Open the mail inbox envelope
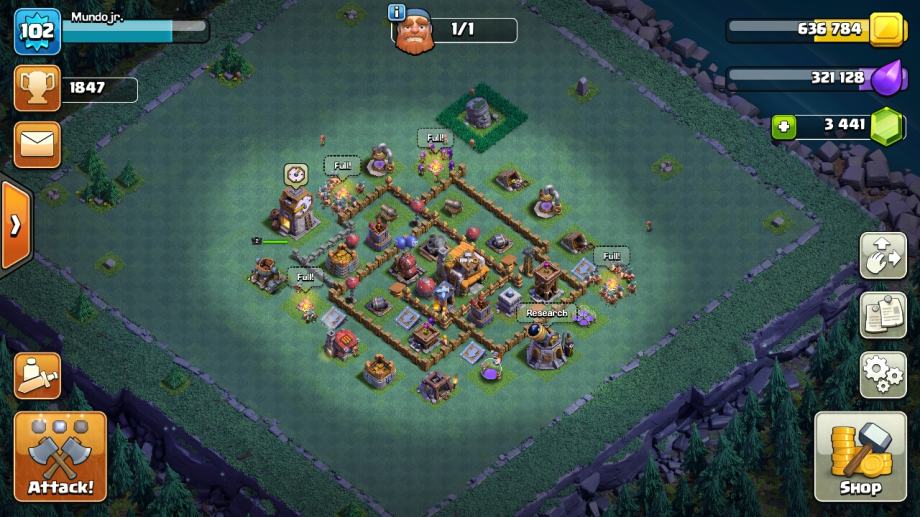This screenshot has width=920, height=517. coord(37,144)
